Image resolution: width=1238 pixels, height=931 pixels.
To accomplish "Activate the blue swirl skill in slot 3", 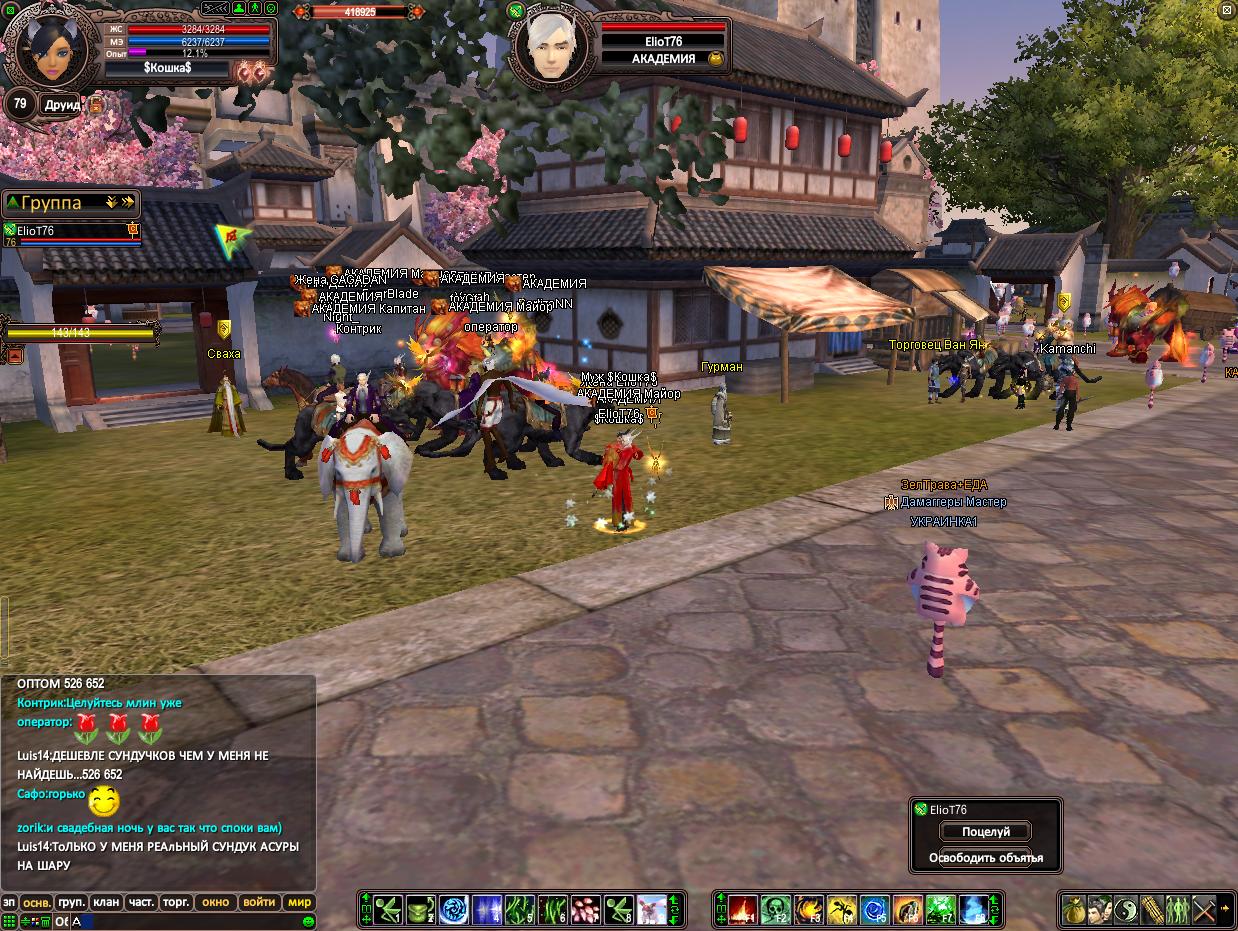I will click(x=454, y=909).
